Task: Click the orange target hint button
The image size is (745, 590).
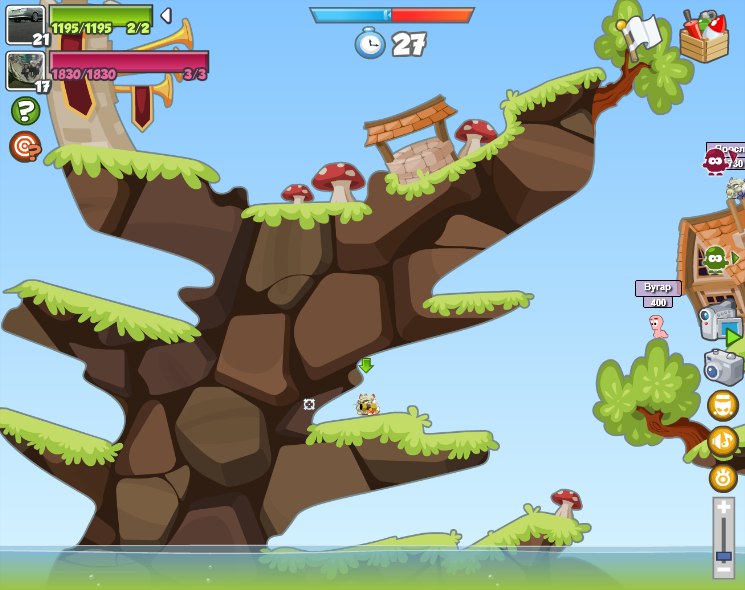Action: (x=25, y=146)
